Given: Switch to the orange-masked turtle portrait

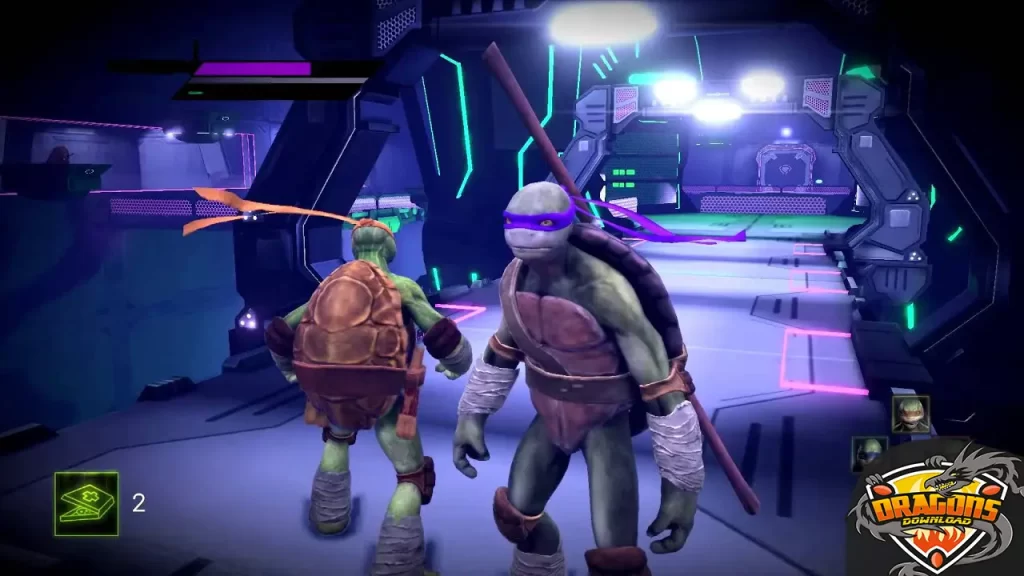Looking at the screenshot, I should coord(910,414).
